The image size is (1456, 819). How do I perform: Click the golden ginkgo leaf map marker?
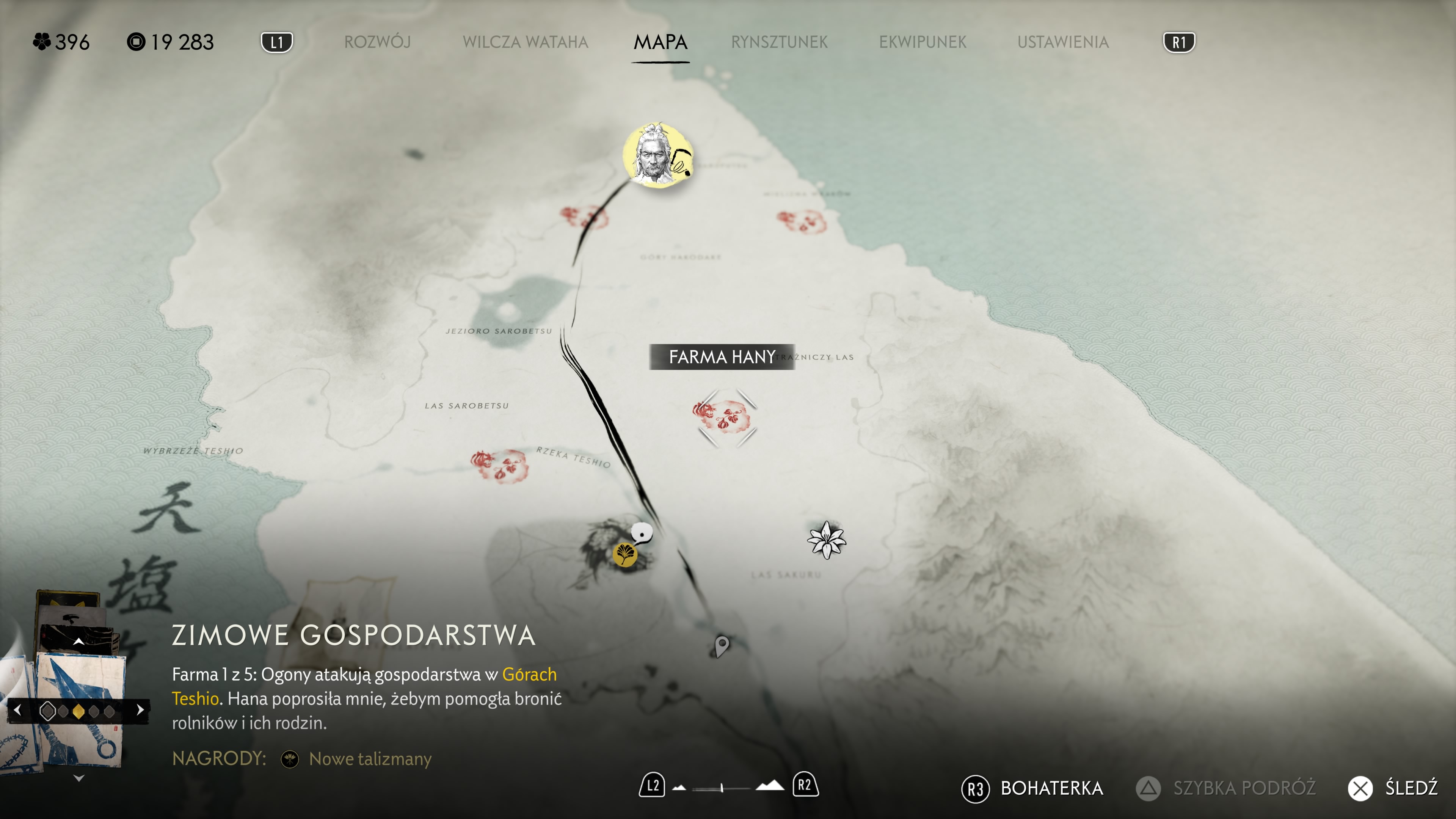[x=625, y=554]
